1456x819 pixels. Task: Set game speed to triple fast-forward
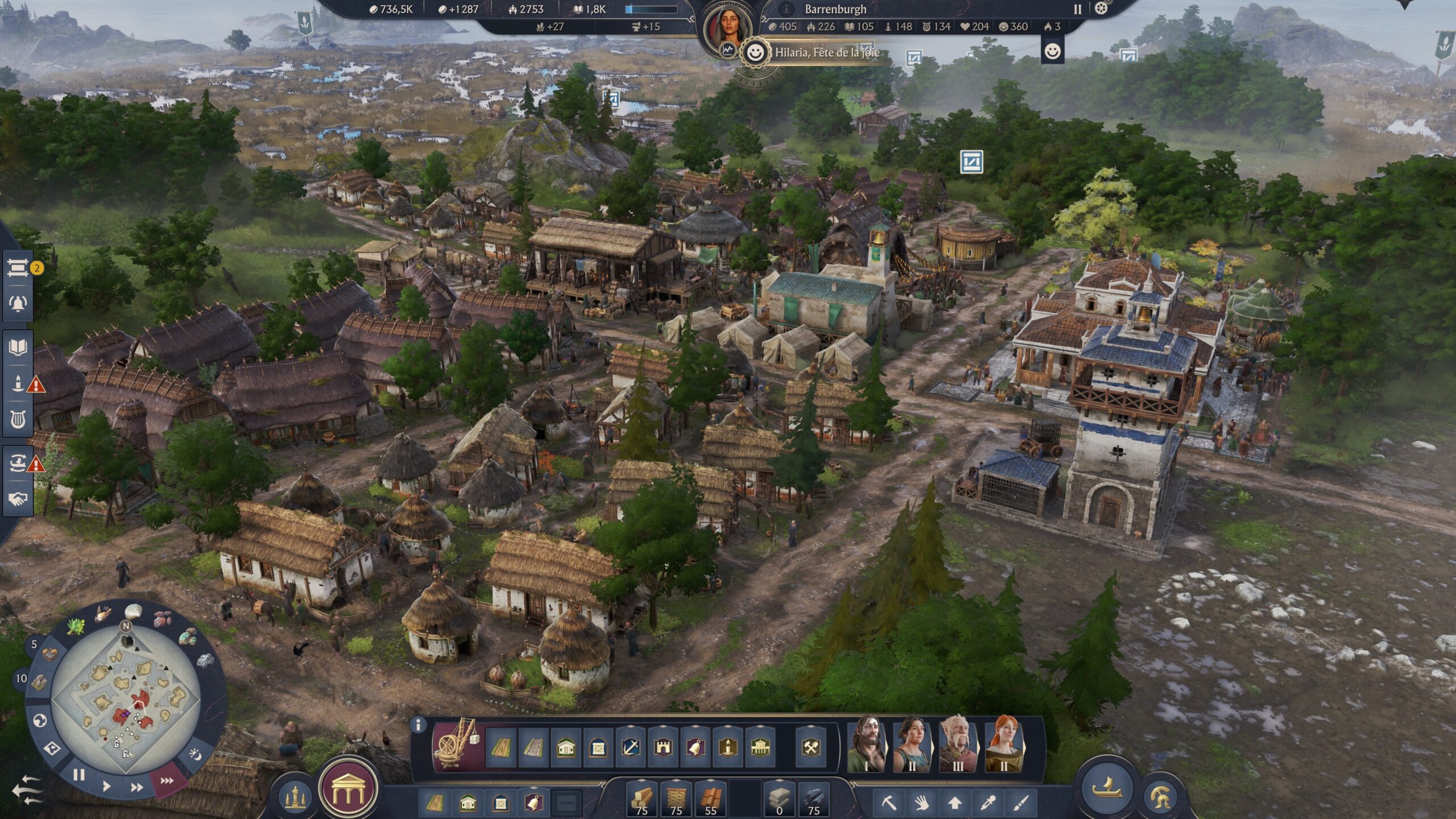tap(167, 781)
